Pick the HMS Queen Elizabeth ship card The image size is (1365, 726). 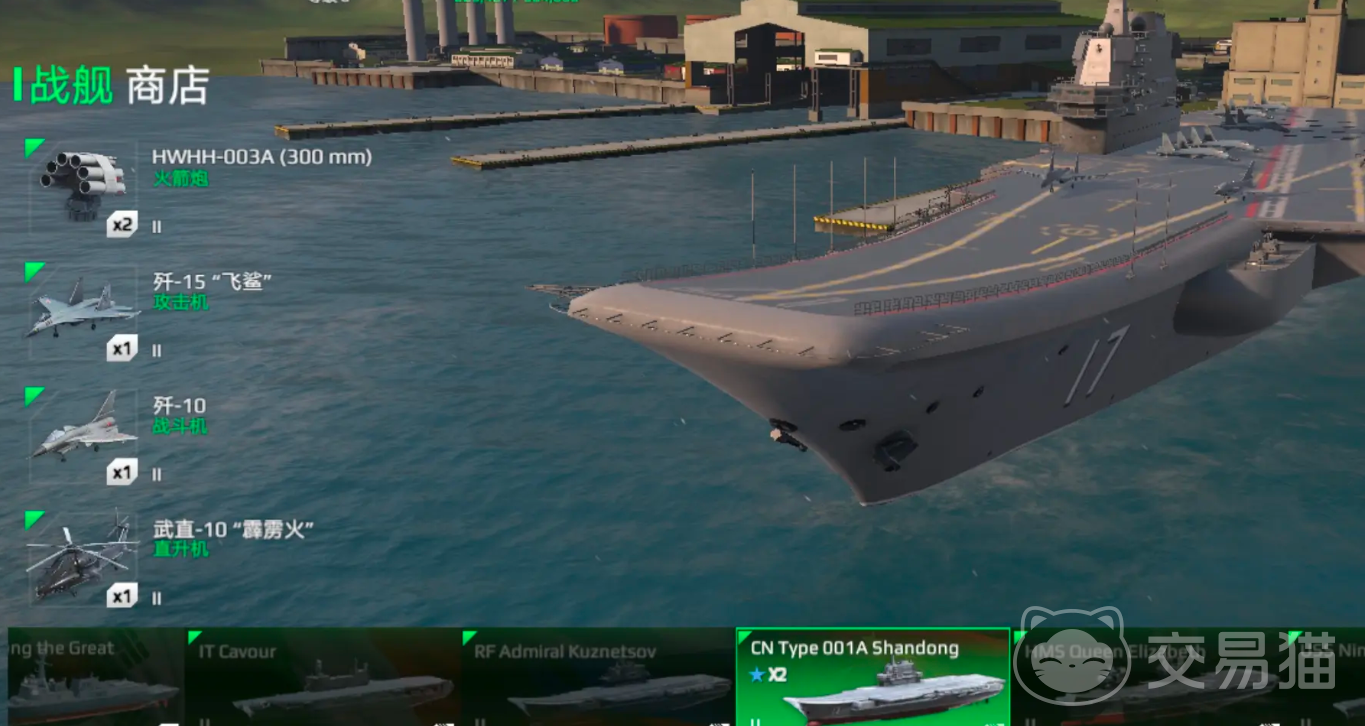(1148, 678)
